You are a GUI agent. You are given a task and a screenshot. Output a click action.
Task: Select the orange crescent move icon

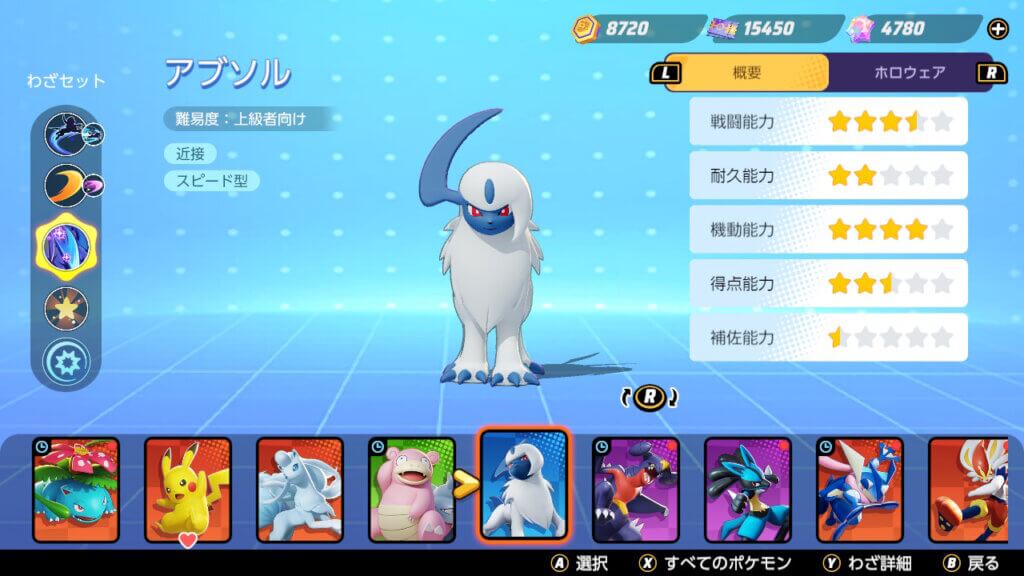coord(66,185)
